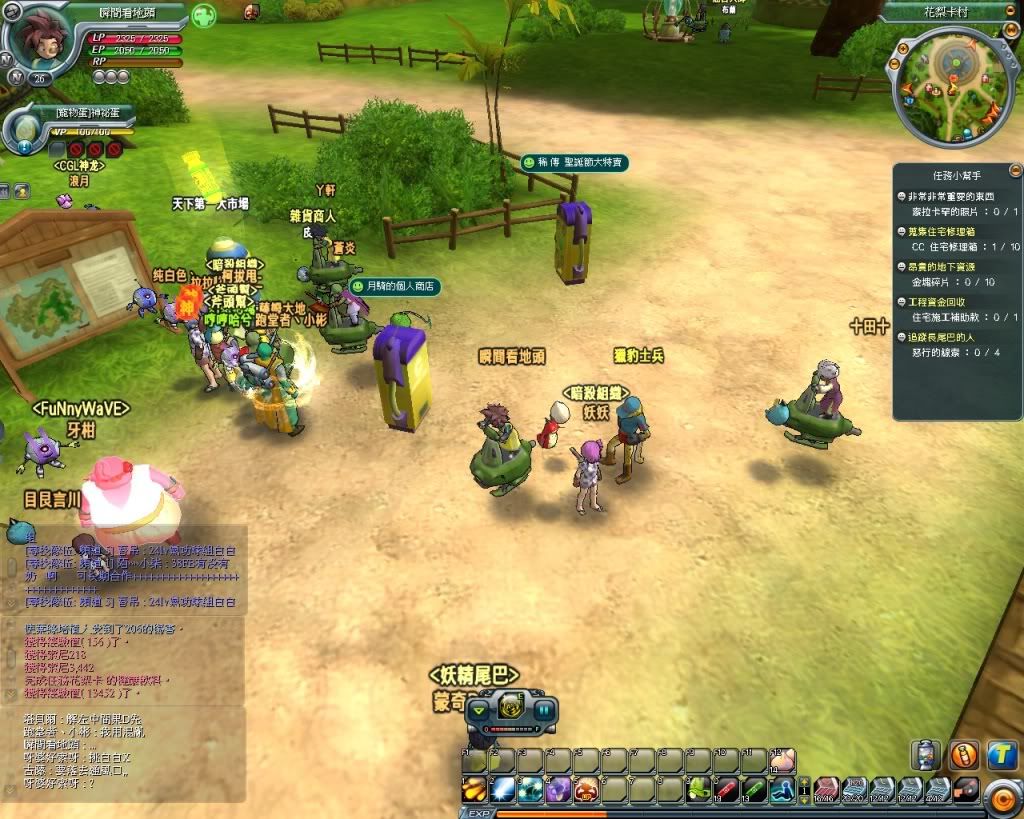Activate the glowing yellow fists skill
This screenshot has width=1024, height=819.
click(x=474, y=789)
